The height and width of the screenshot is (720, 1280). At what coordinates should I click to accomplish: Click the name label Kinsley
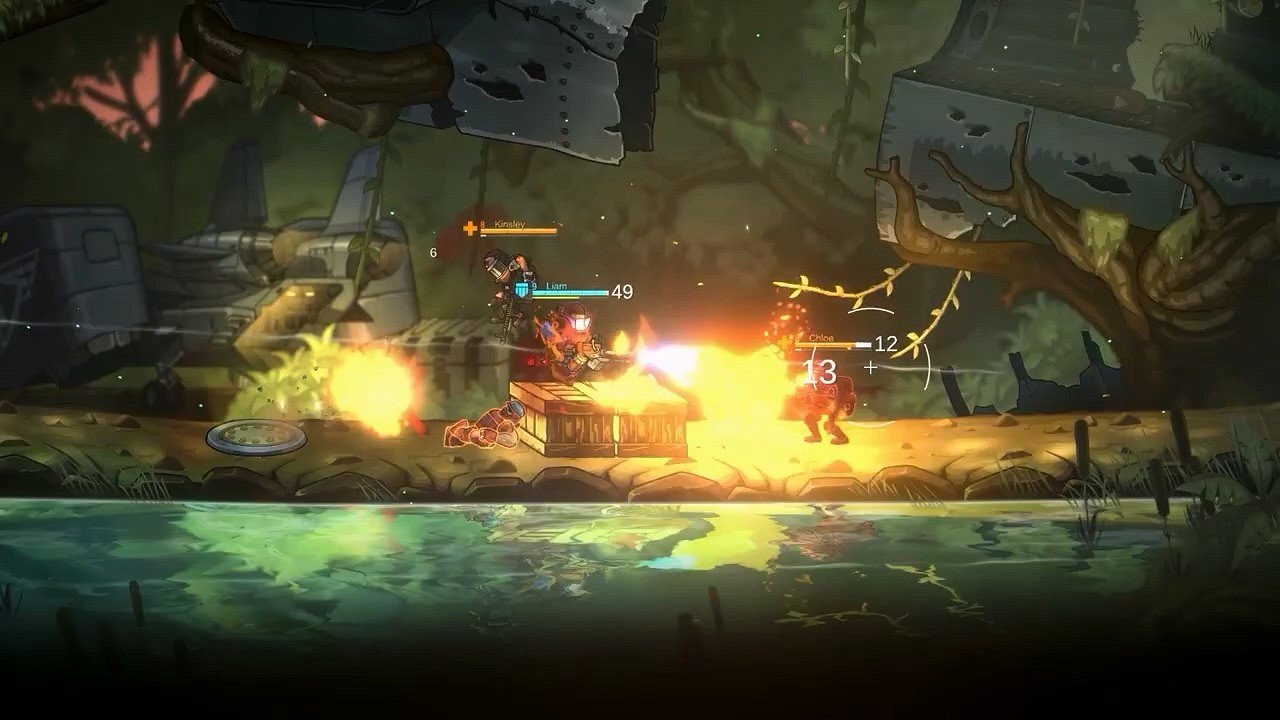[509, 225]
